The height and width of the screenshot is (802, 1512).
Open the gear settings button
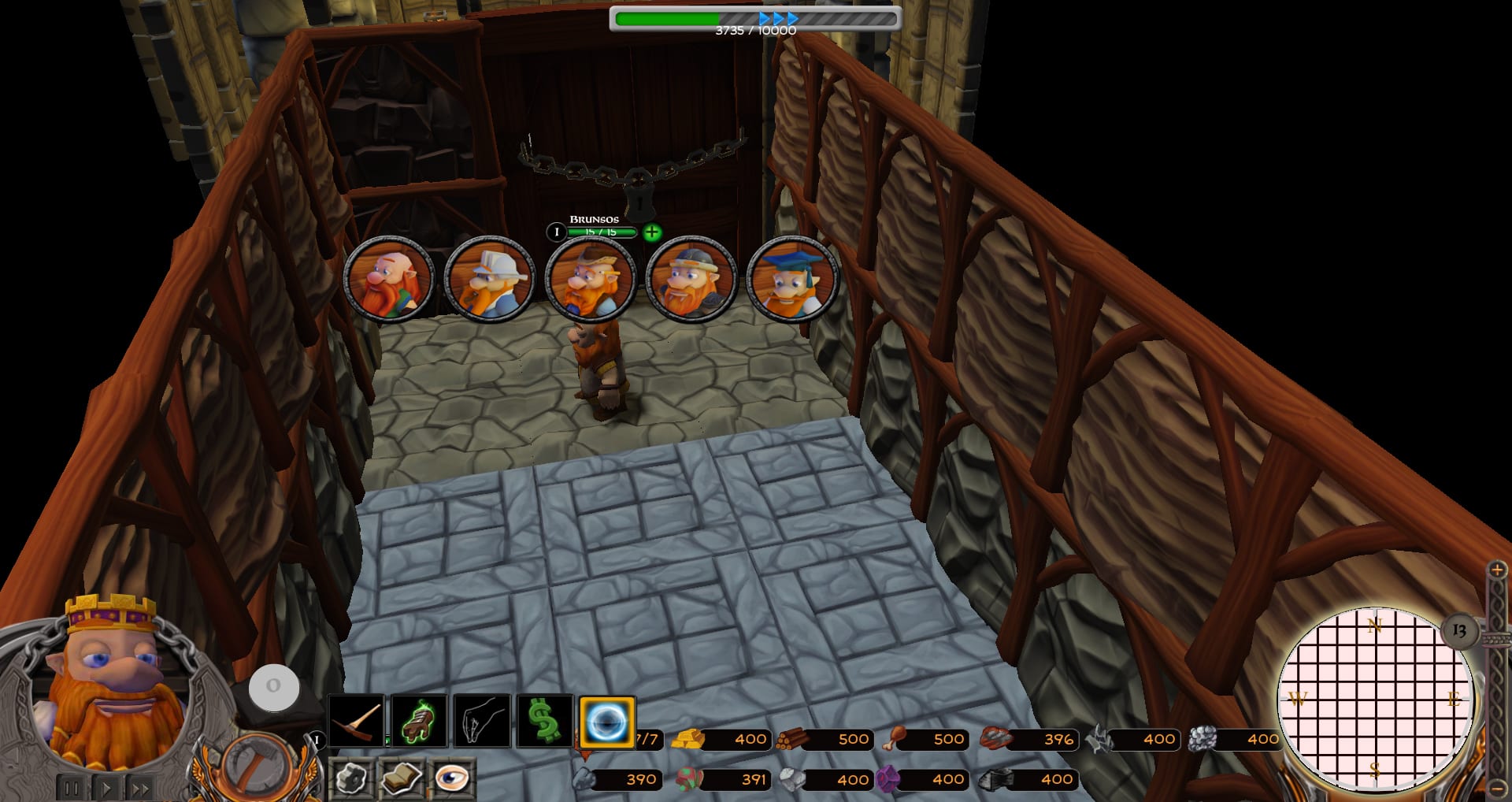click(351, 778)
